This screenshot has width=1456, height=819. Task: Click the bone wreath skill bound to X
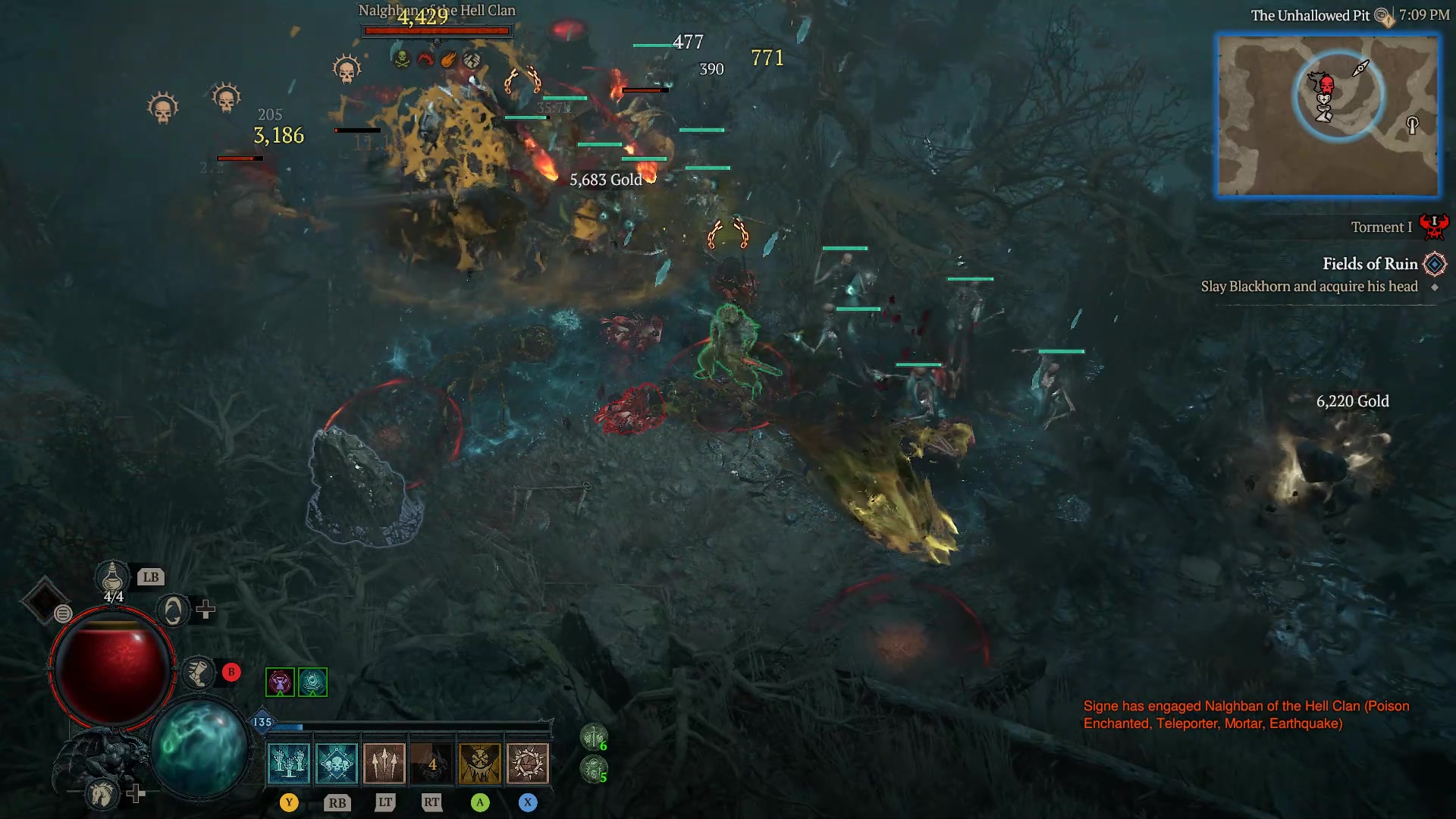click(528, 763)
